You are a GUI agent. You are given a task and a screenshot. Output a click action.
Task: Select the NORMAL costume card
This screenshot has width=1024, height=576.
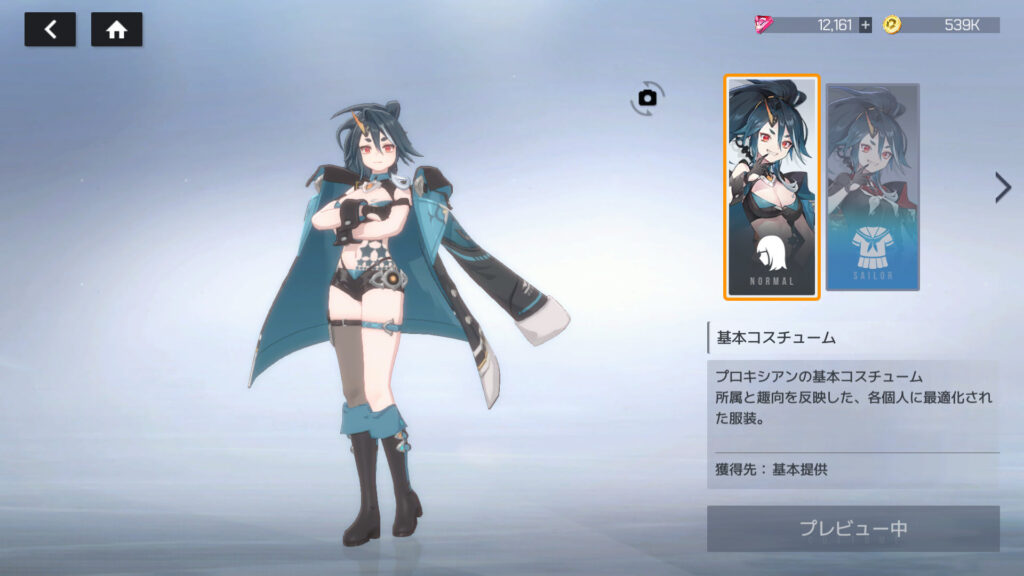772,187
